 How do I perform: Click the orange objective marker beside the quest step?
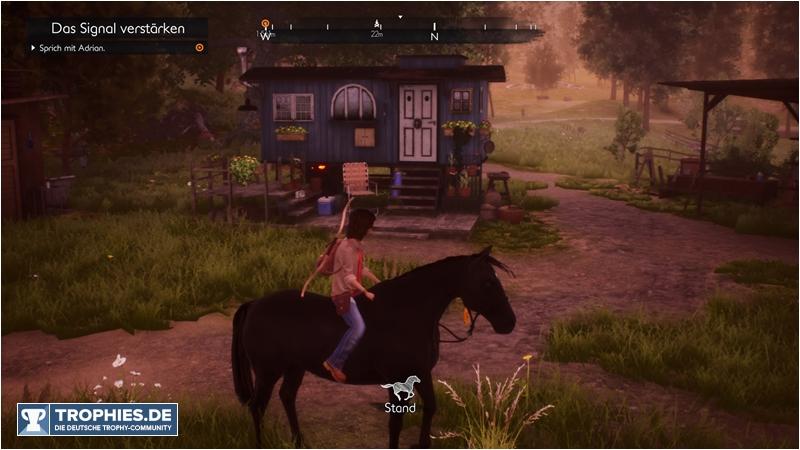[199, 47]
